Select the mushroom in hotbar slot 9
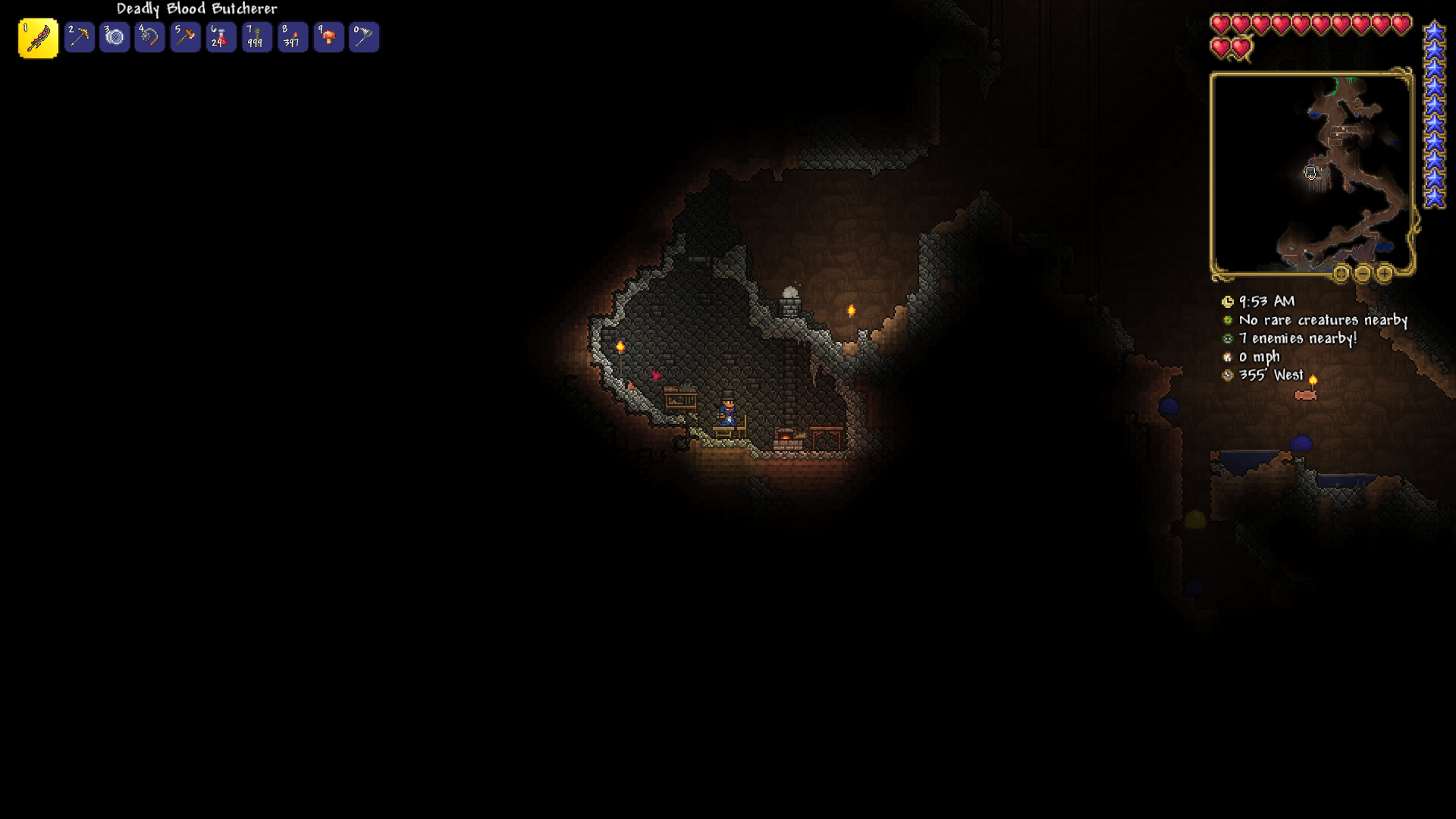This screenshot has width=1456, height=819. (328, 36)
